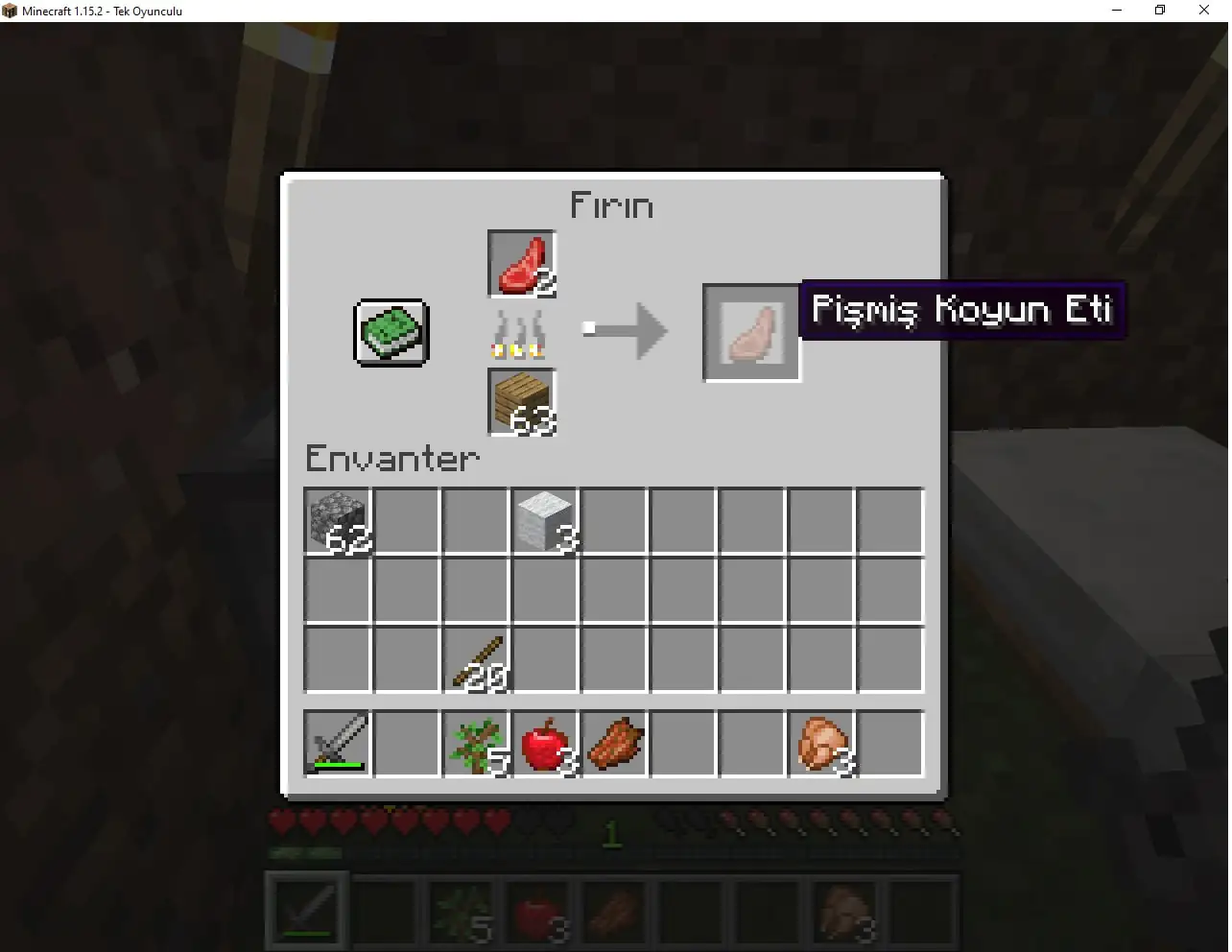Click the flame fuel indicator in the furnace
1232x952 pixels.
coord(518,333)
